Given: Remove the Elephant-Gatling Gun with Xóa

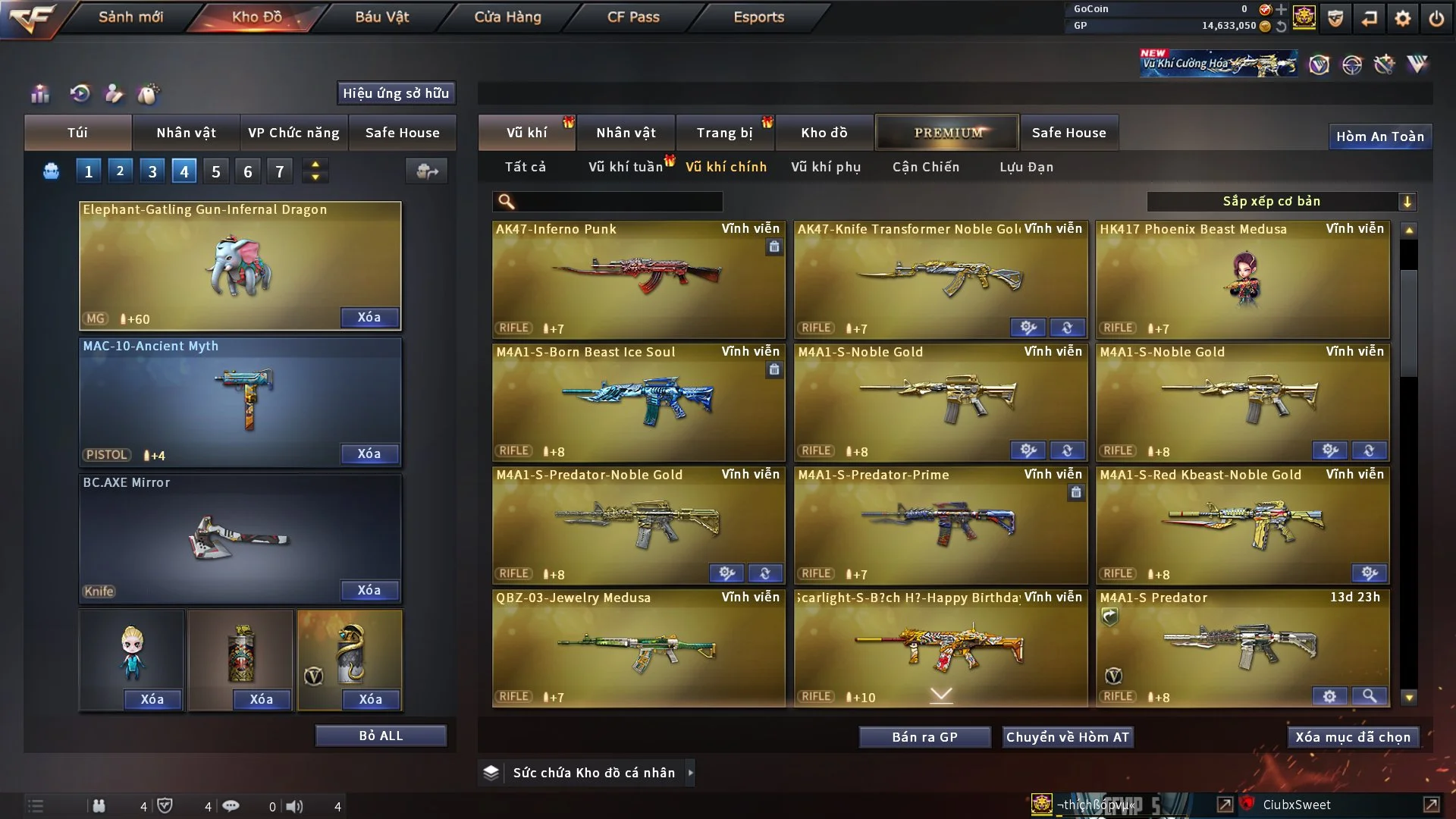Looking at the screenshot, I should point(369,317).
